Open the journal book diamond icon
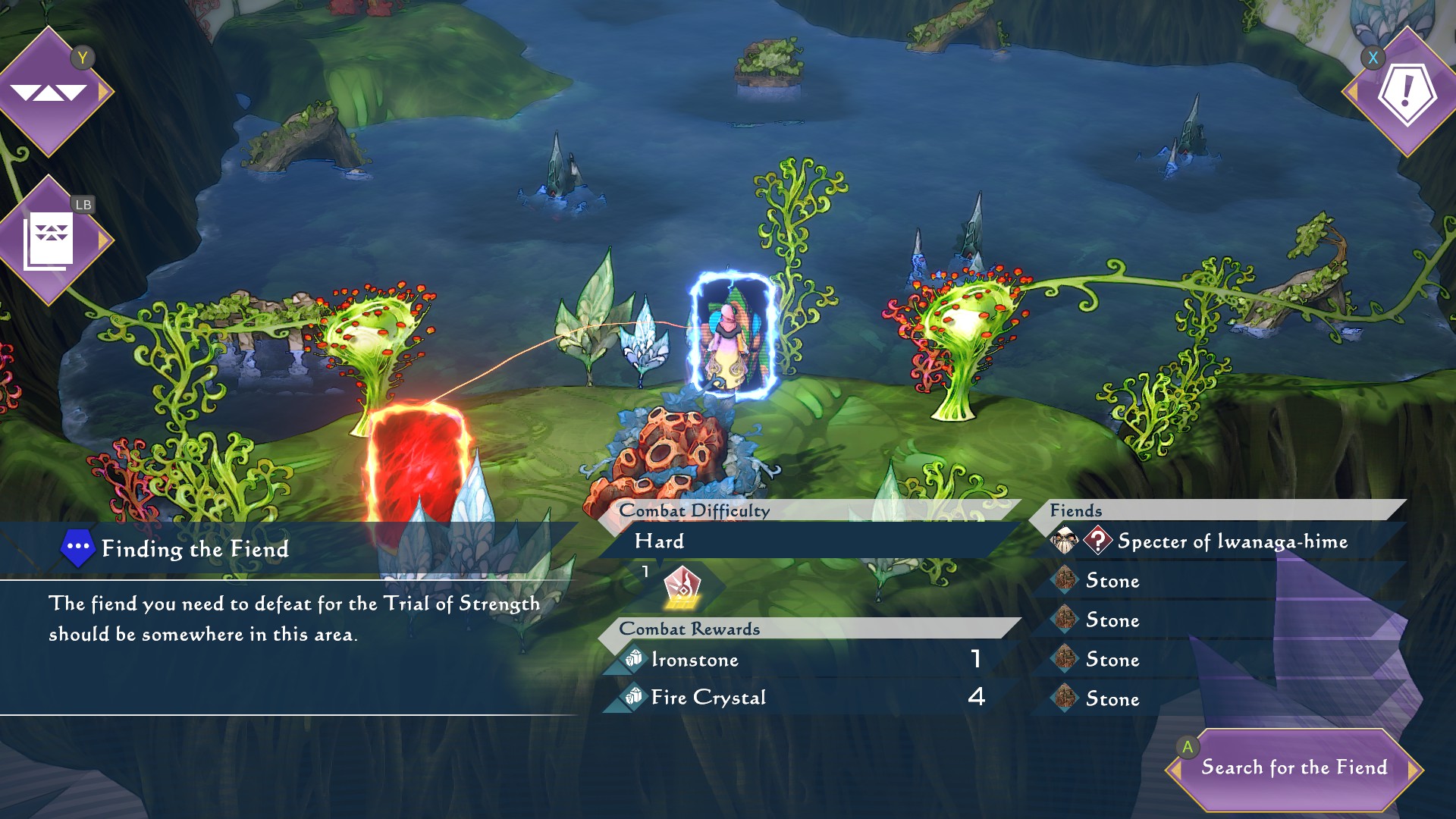Screen dimensions: 1456x819 (49, 240)
